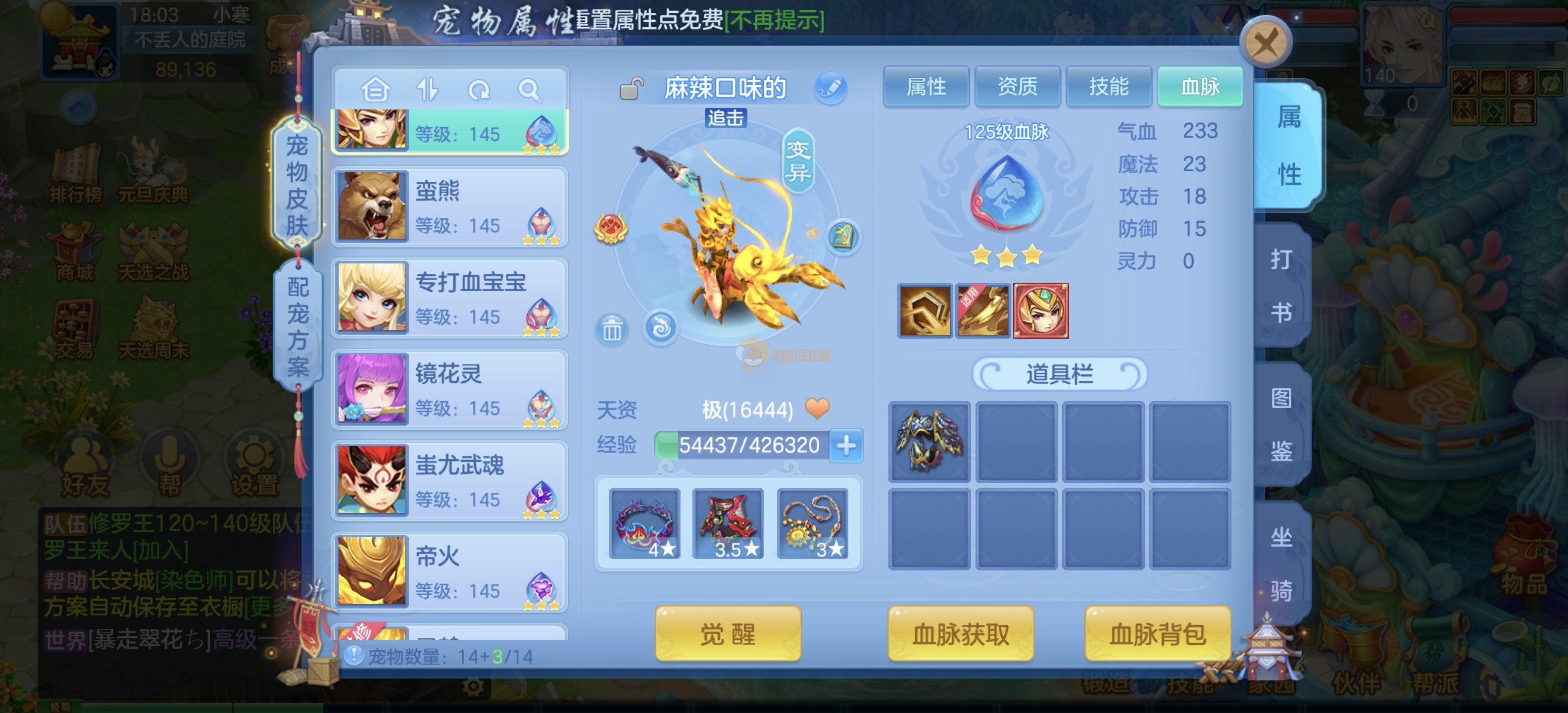This screenshot has height=713, width=1568.
Task: Show the 技能 tab
Action: [1108, 87]
